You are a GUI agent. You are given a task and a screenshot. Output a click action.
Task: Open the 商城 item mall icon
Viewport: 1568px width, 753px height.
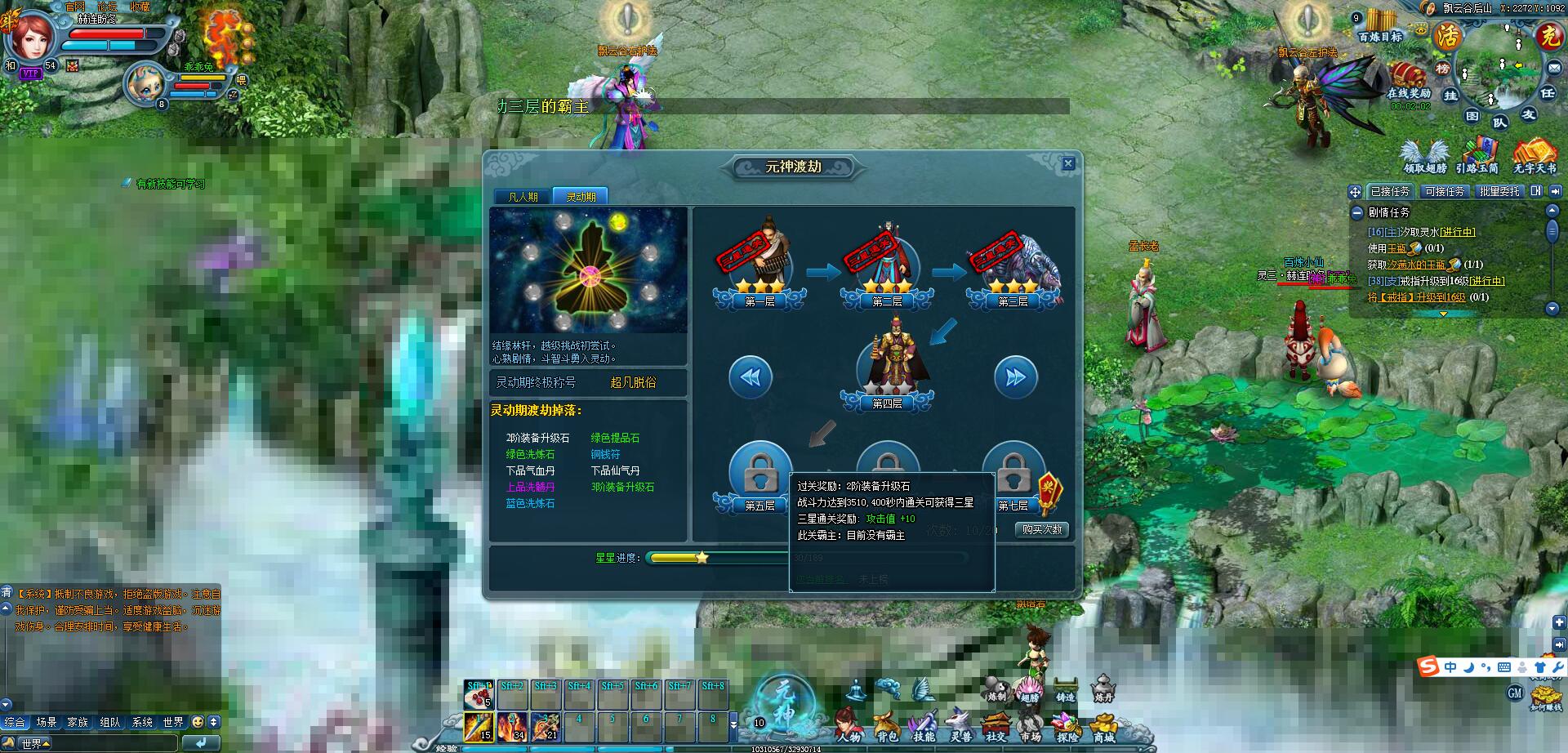(1102, 723)
